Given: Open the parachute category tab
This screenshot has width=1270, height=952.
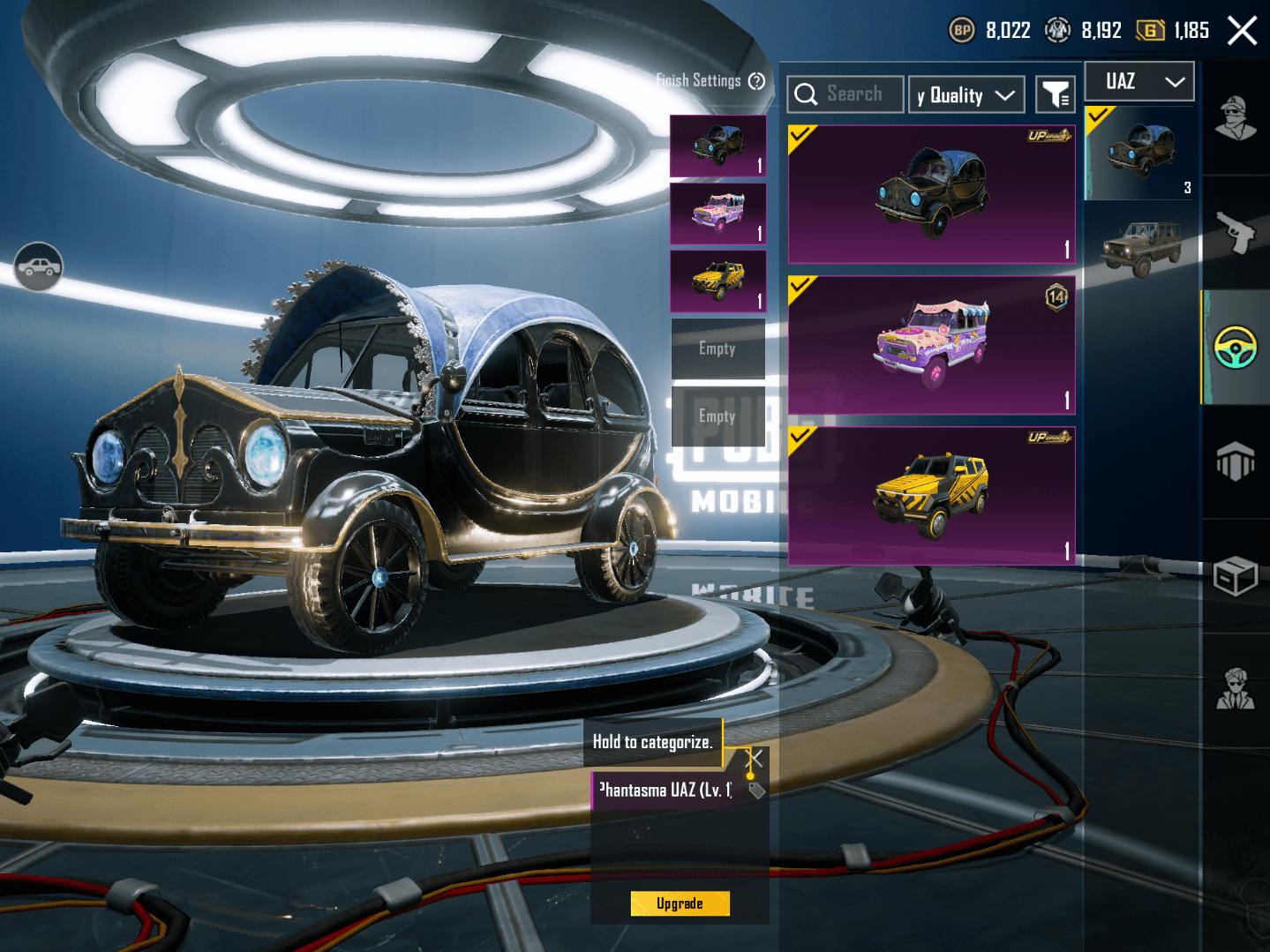Looking at the screenshot, I should (x=1236, y=461).
